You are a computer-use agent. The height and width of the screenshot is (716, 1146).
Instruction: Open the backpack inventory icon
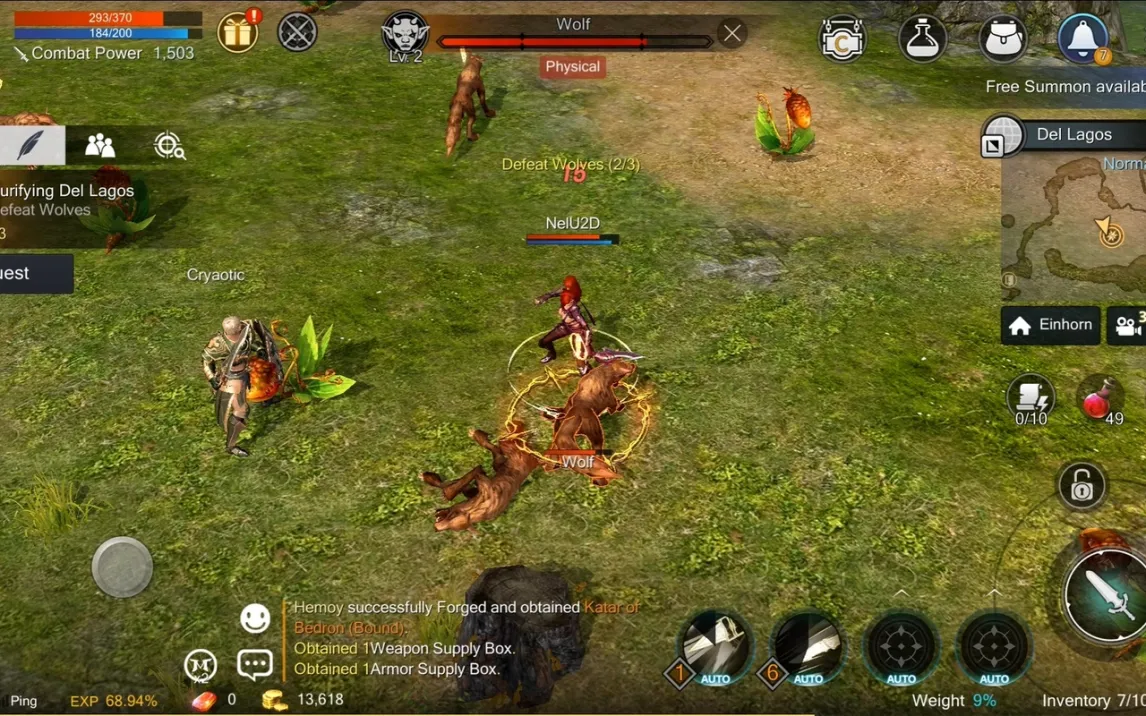[x=1003, y=38]
